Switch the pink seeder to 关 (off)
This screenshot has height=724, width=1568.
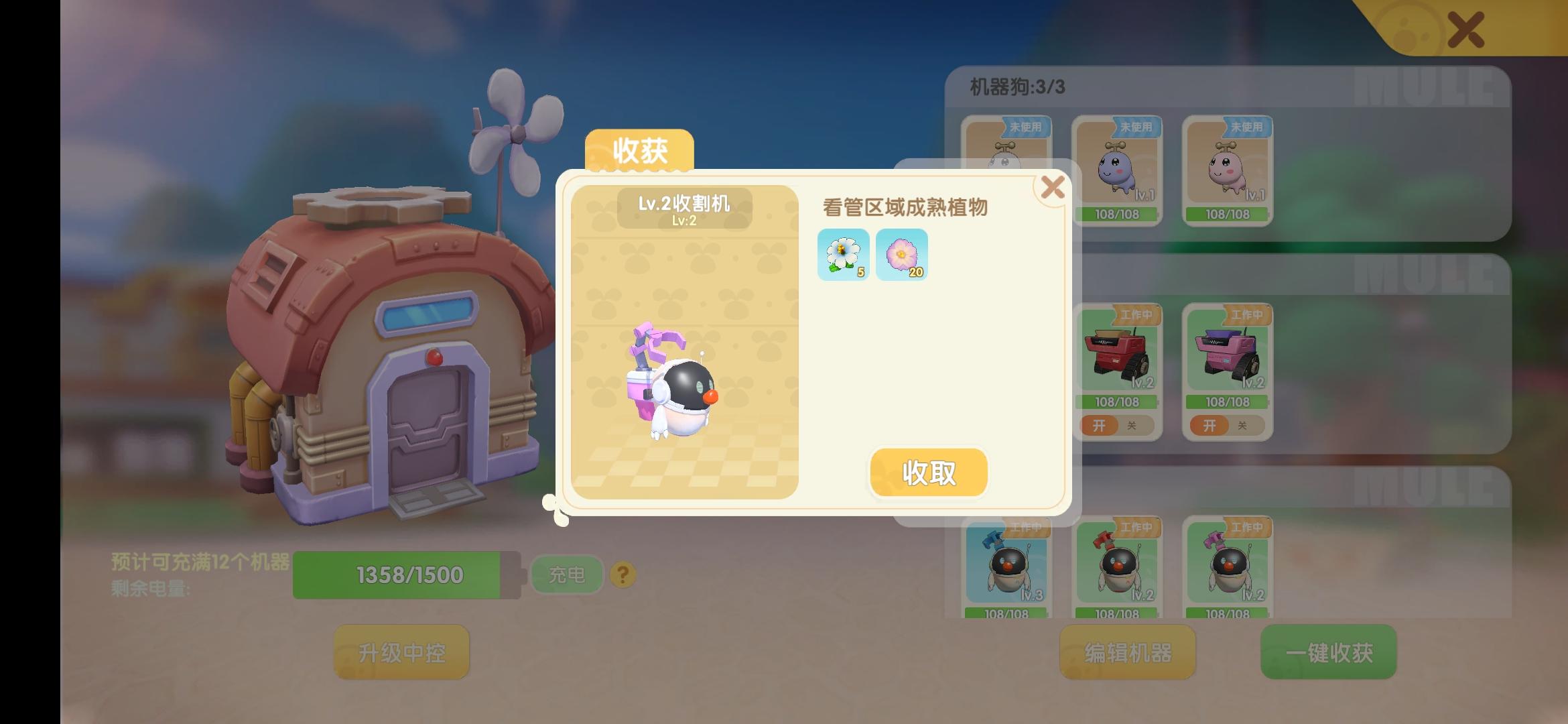(x=1241, y=426)
